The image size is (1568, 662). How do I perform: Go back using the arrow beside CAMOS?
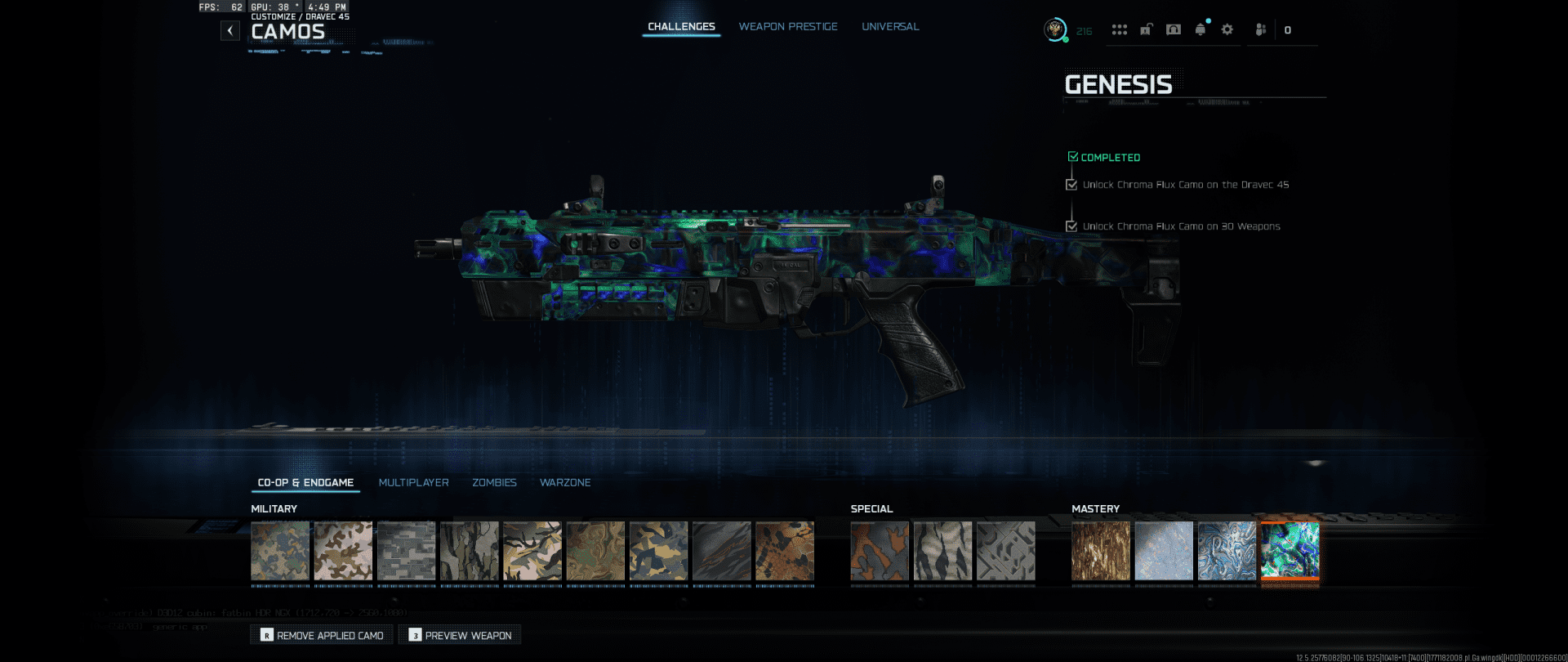pos(230,31)
